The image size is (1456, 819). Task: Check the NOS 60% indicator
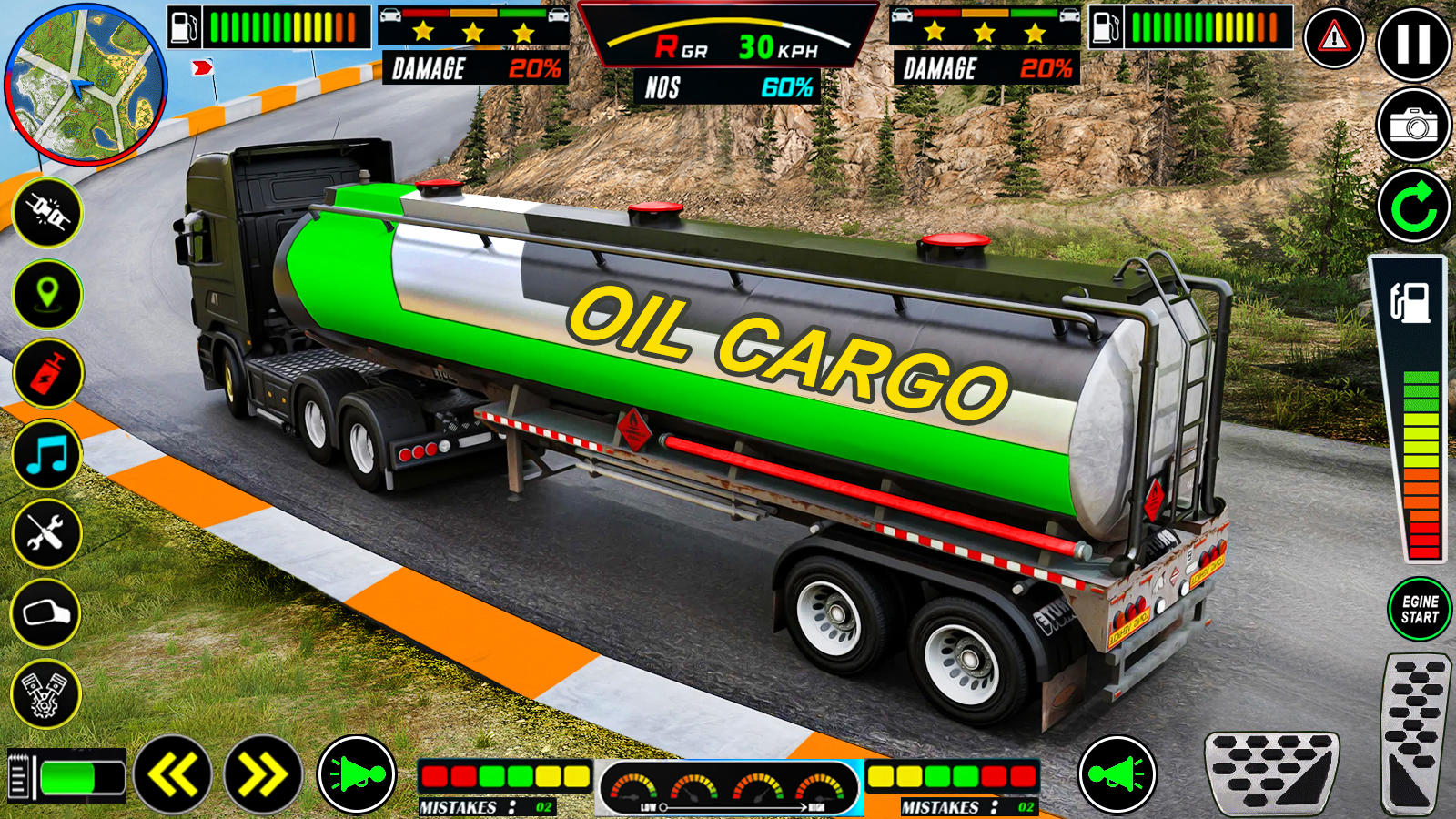tap(728, 89)
